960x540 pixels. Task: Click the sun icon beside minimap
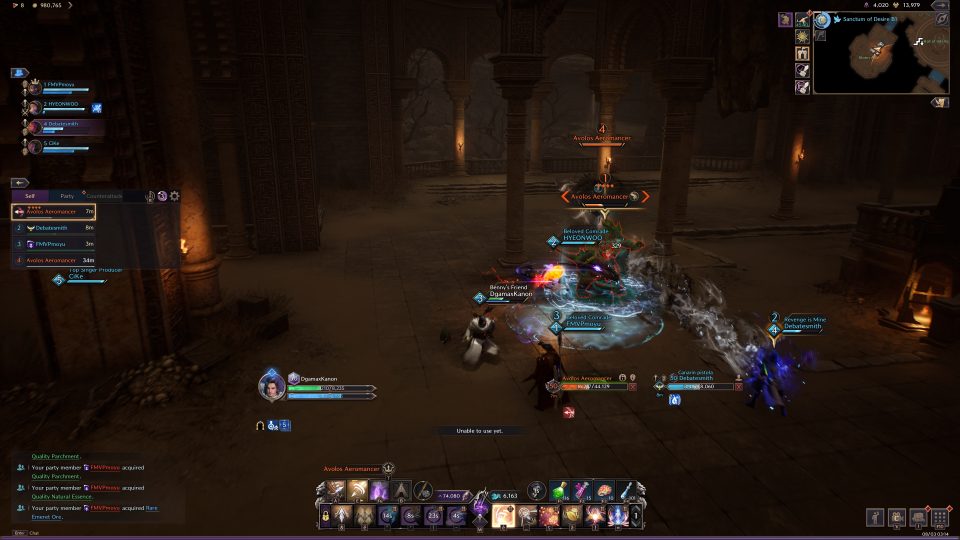801,36
